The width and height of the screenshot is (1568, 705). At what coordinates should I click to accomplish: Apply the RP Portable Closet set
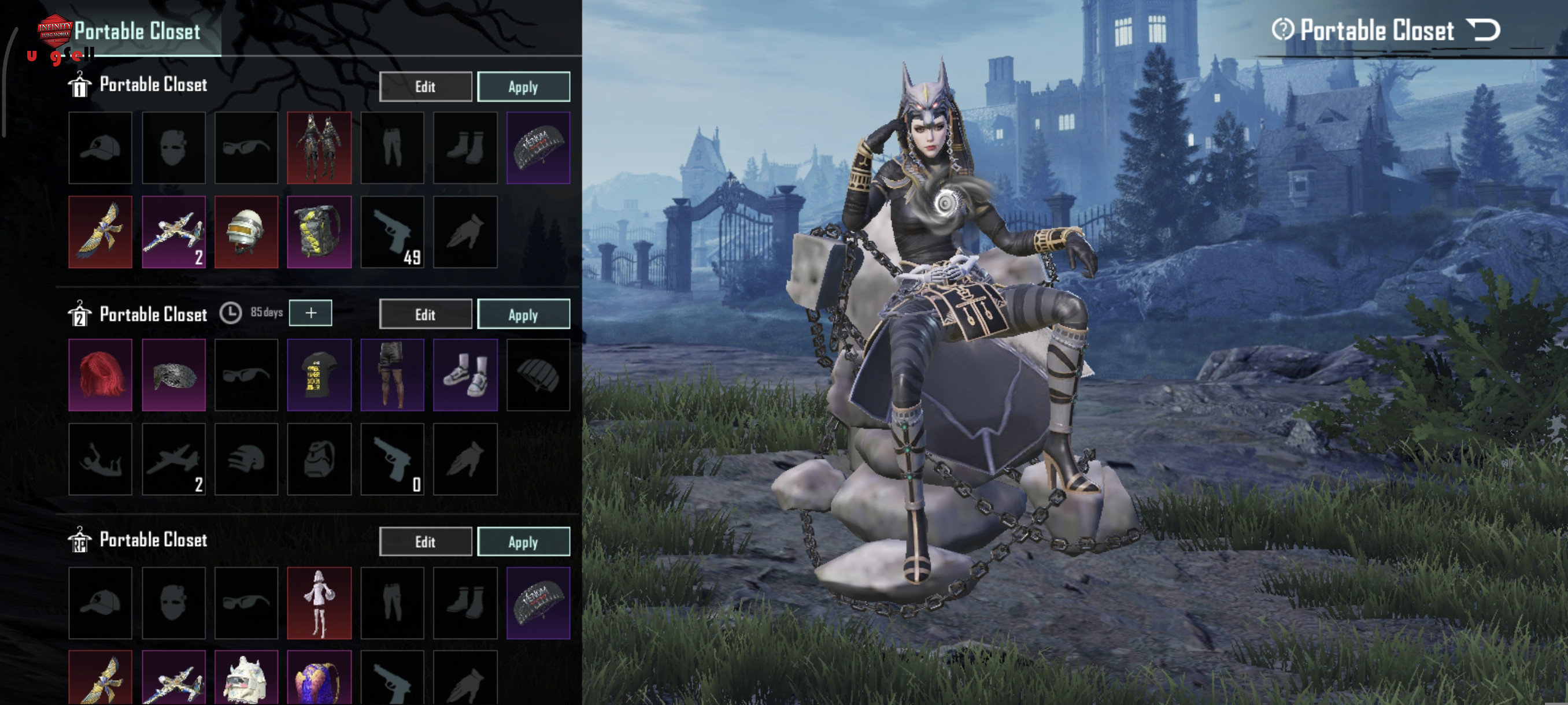click(523, 541)
